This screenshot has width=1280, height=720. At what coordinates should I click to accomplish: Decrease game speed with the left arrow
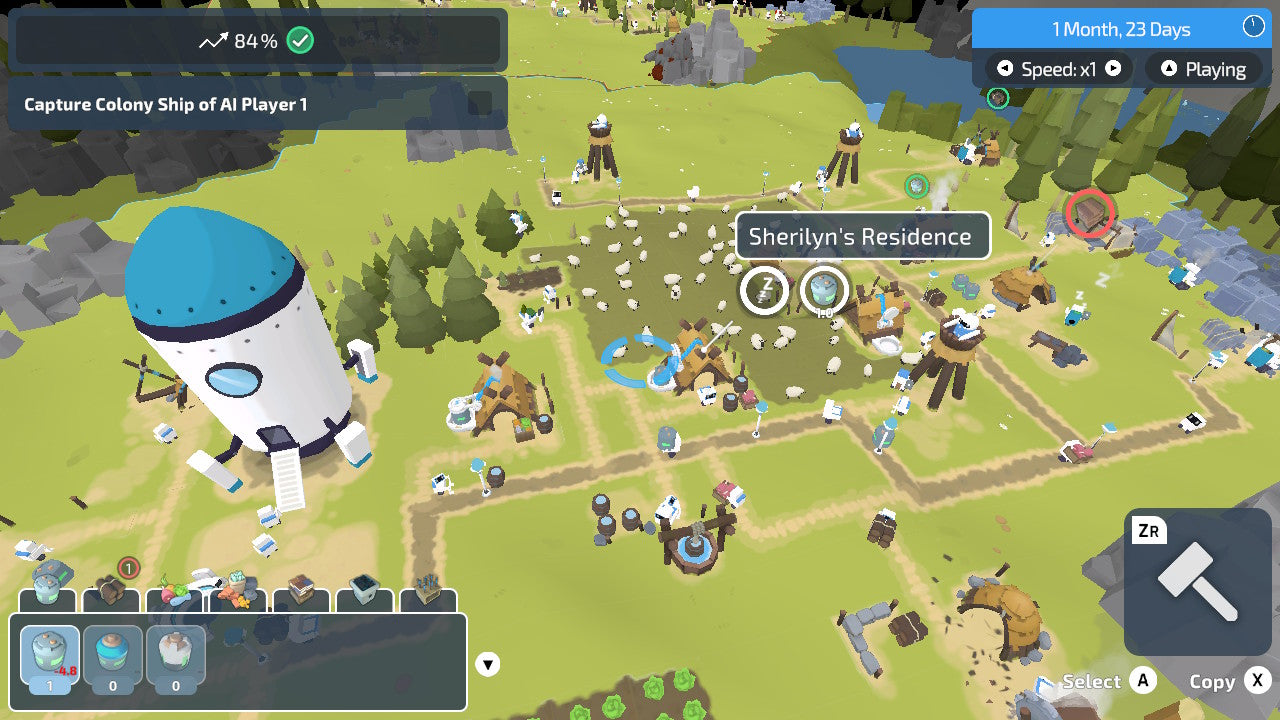pyautogui.click(x=1005, y=69)
